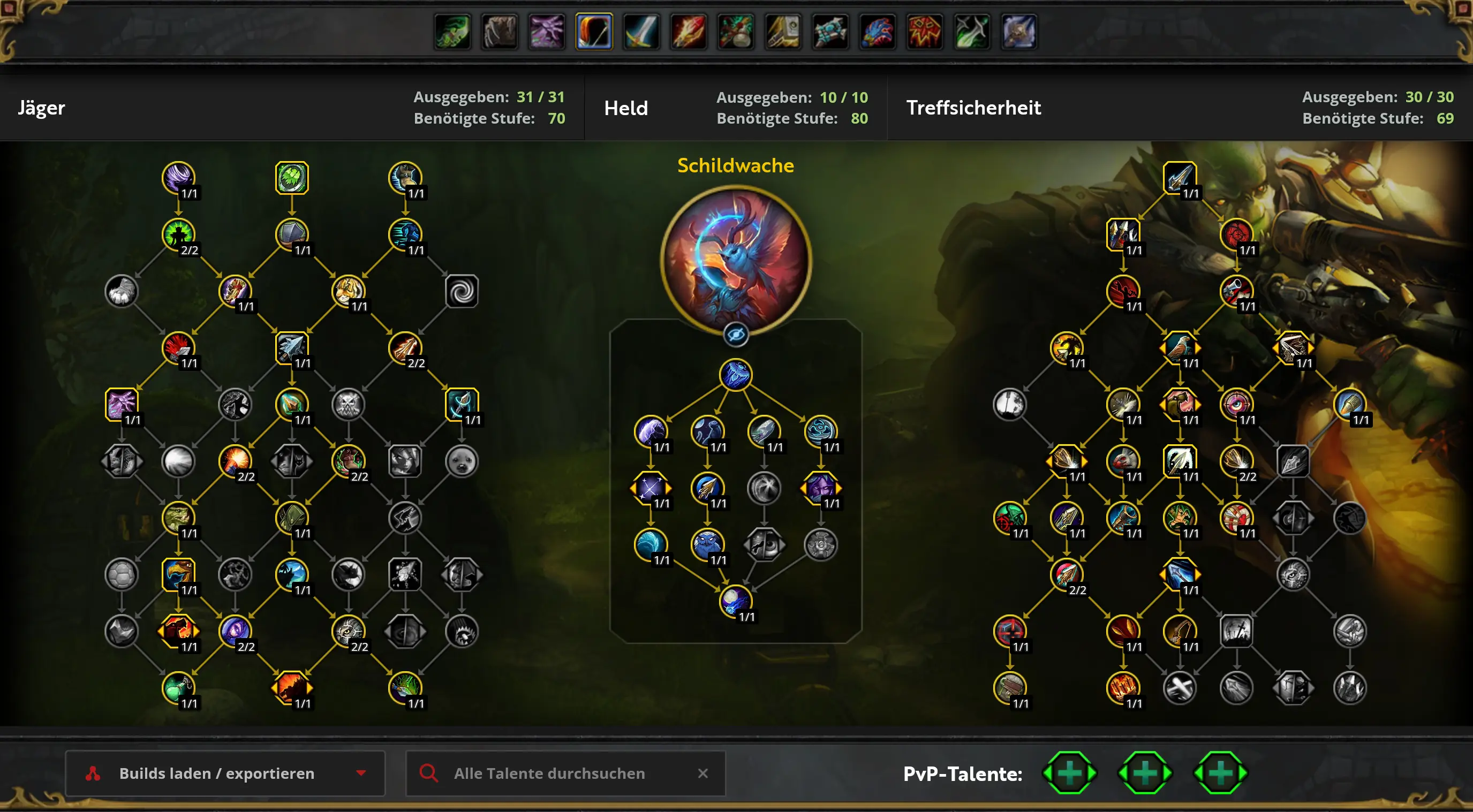Select the unlearned crossed-arrows talent in Treffsicherheit
Image resolution: width=1473 pixels, height=812 pixels.
pyautogui.click(x=1179, y=687)
